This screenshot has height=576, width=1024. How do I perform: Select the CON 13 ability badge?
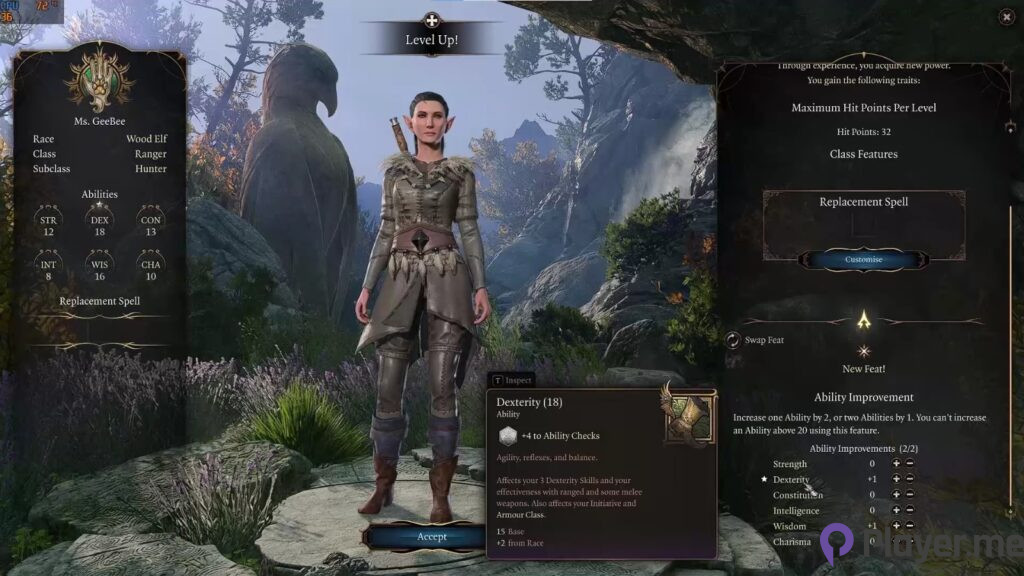150,225
